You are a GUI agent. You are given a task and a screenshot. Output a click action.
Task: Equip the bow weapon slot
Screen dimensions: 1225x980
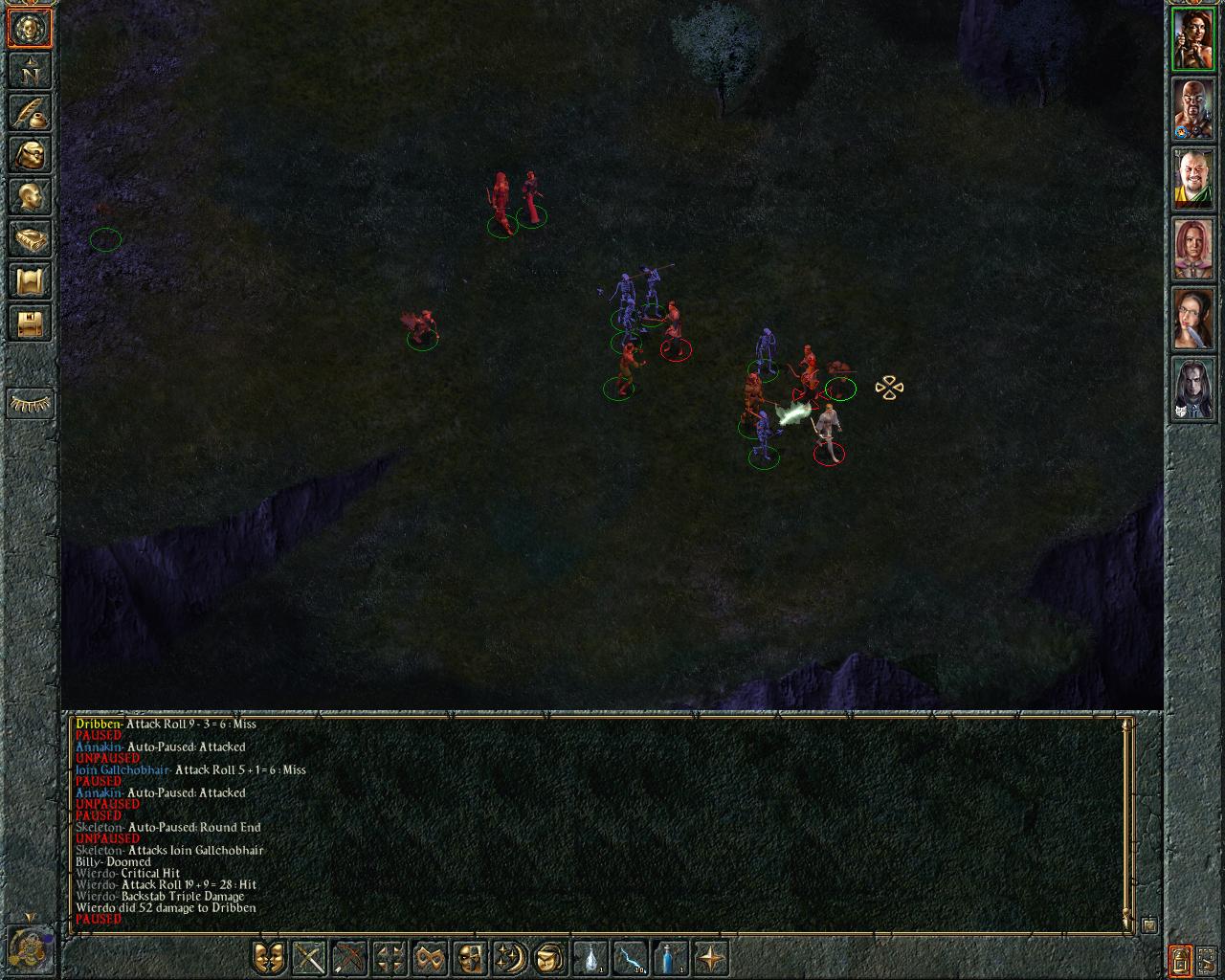(350, 957)
